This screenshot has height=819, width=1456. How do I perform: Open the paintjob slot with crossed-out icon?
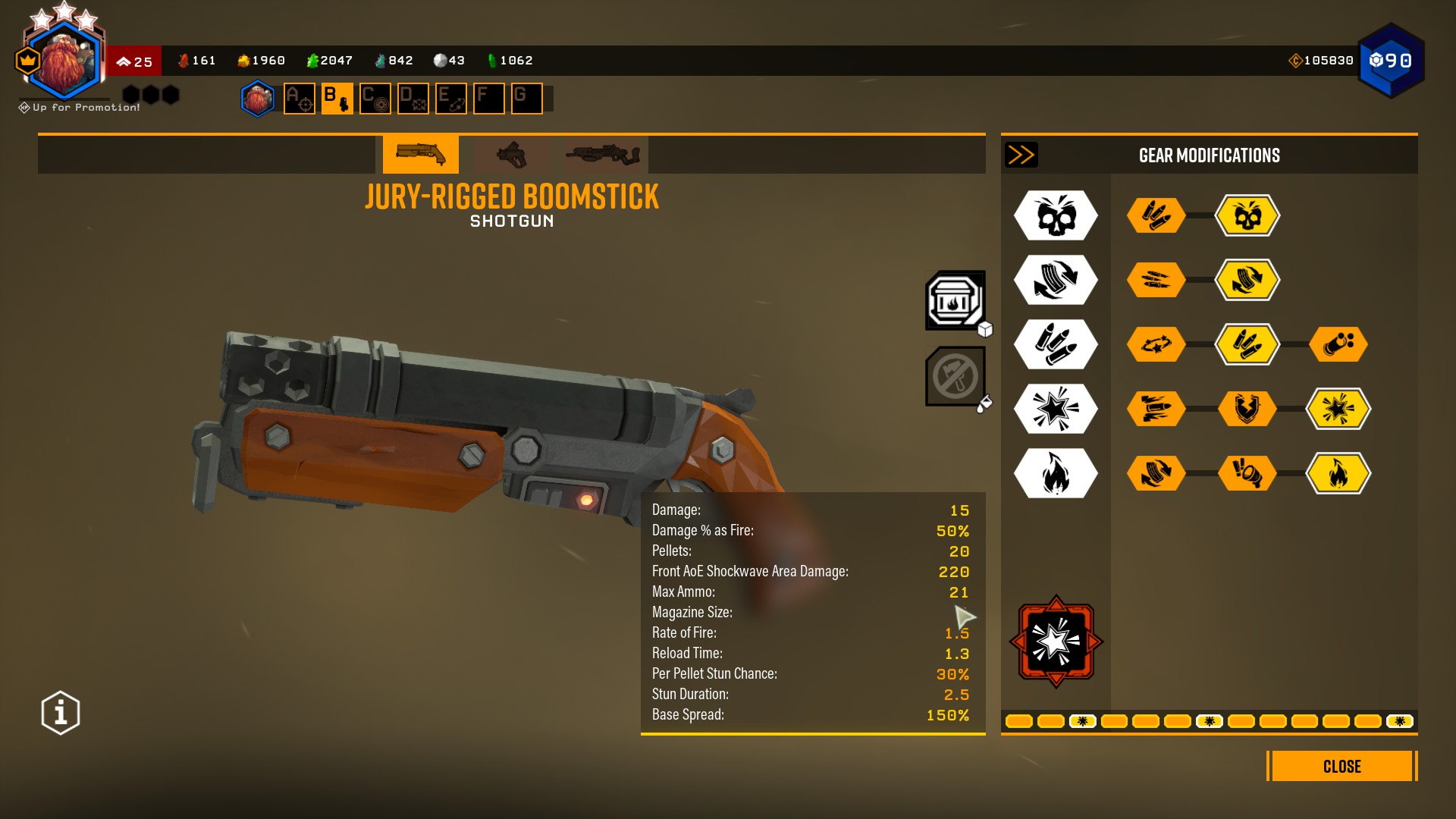coord(955,376)
